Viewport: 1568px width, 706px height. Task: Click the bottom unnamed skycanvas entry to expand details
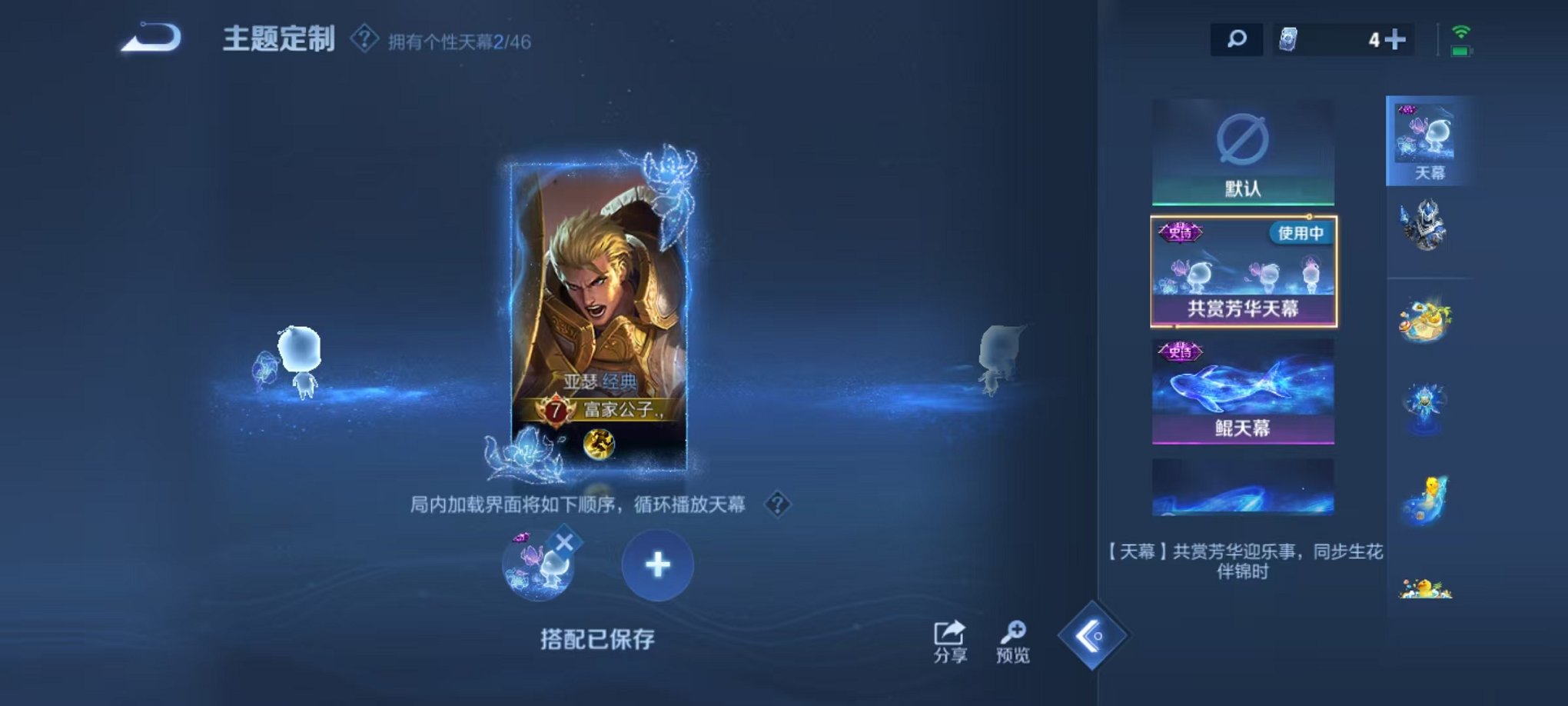point(1244,485)
